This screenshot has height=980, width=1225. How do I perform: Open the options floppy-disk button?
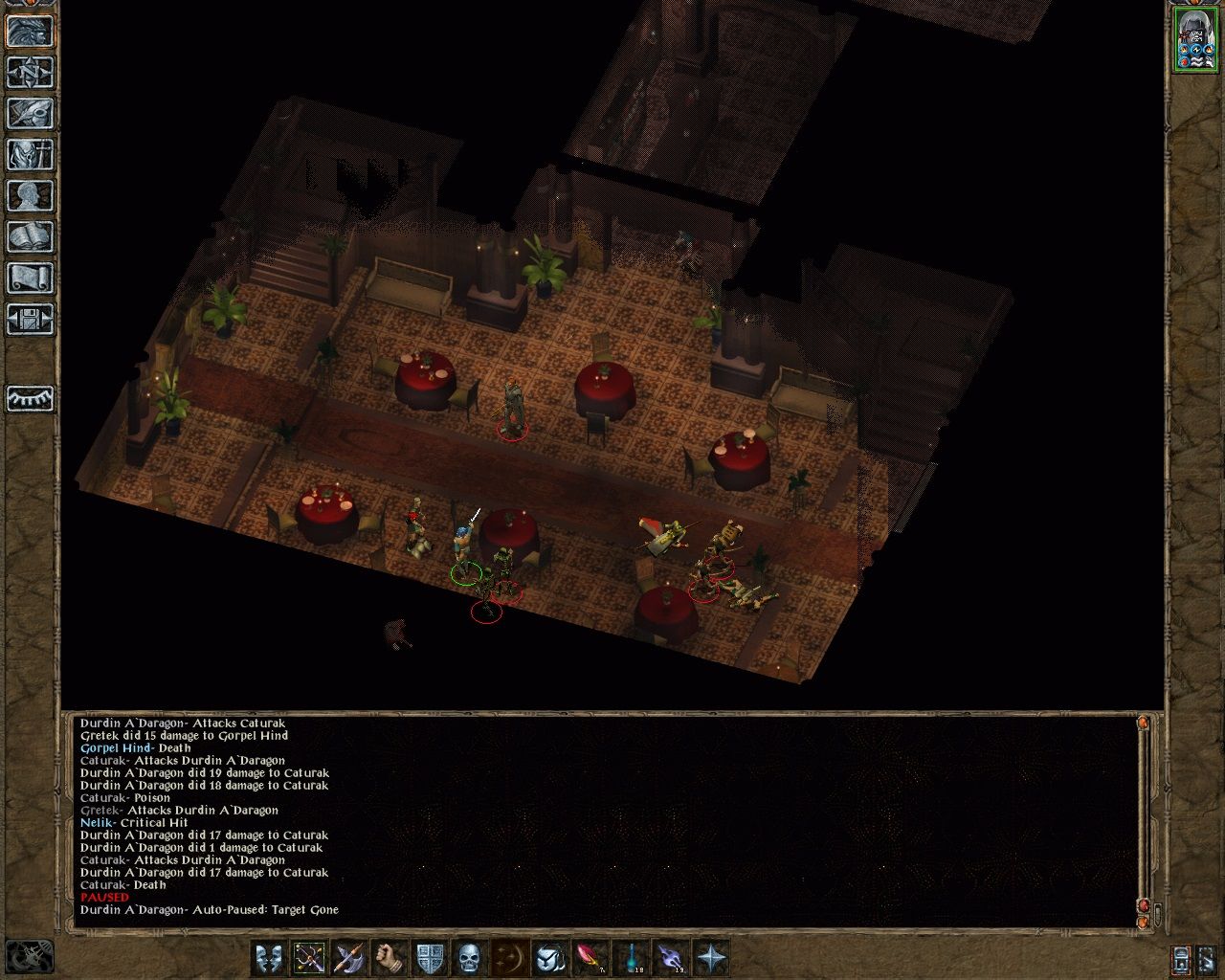coord(30,320)
